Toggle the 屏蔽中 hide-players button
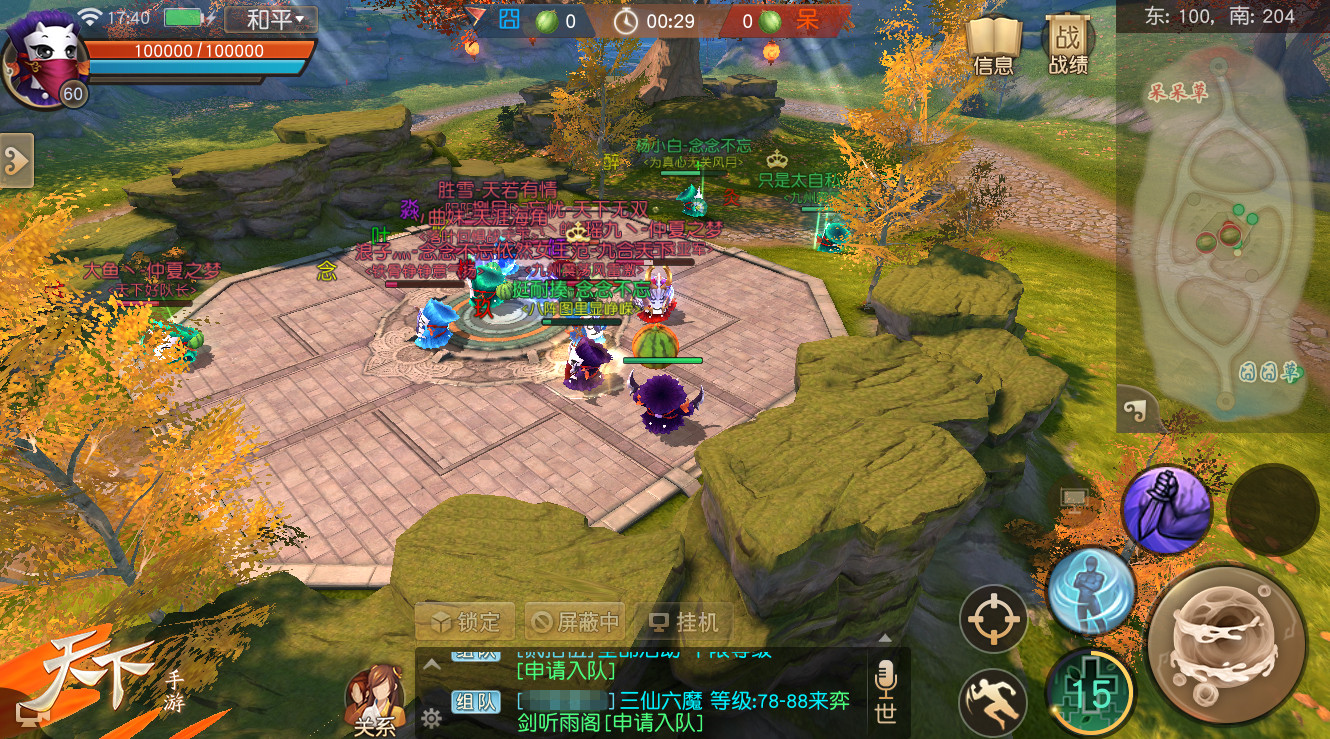The image size is (1330, 739). pyautogui.click(x=575, y=622)
